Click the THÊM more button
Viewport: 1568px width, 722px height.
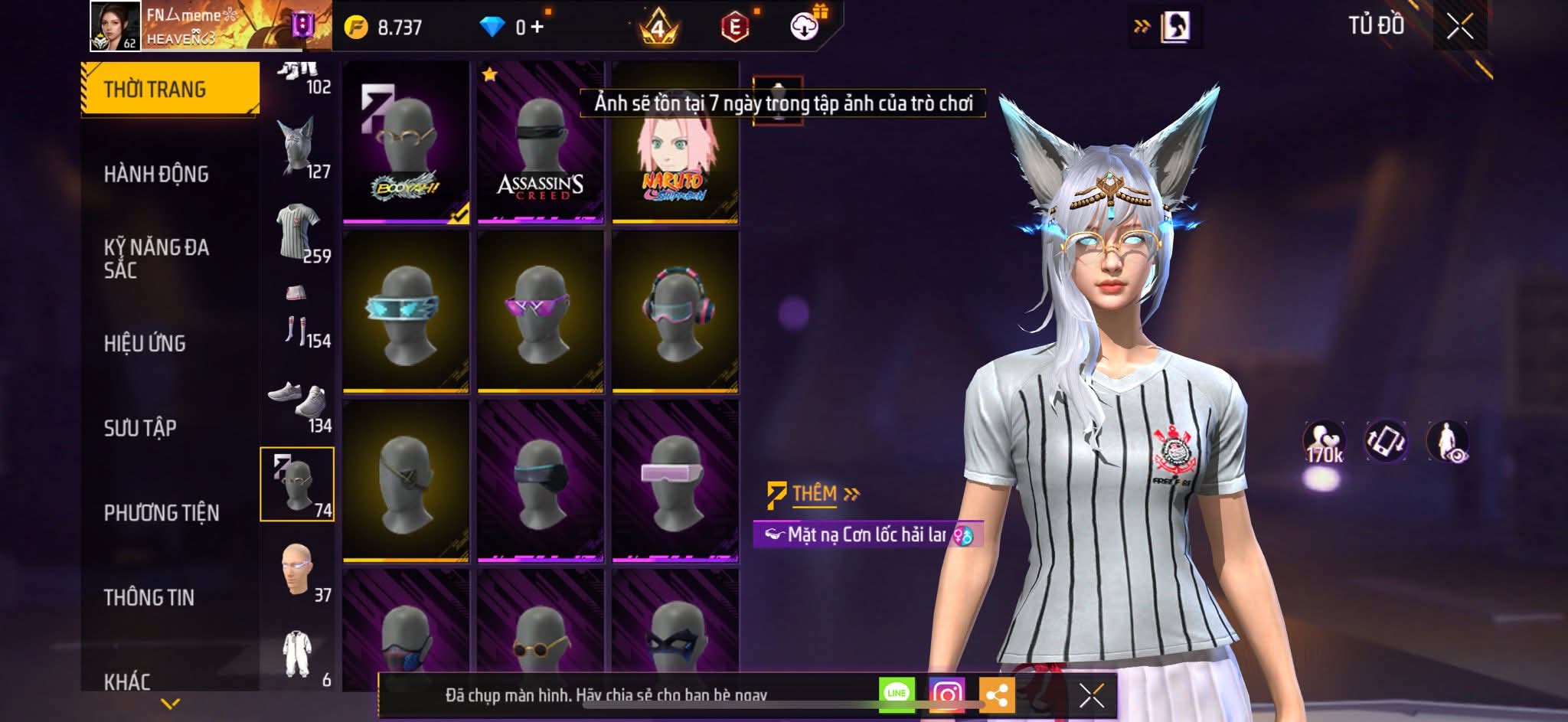coord(815,494)
